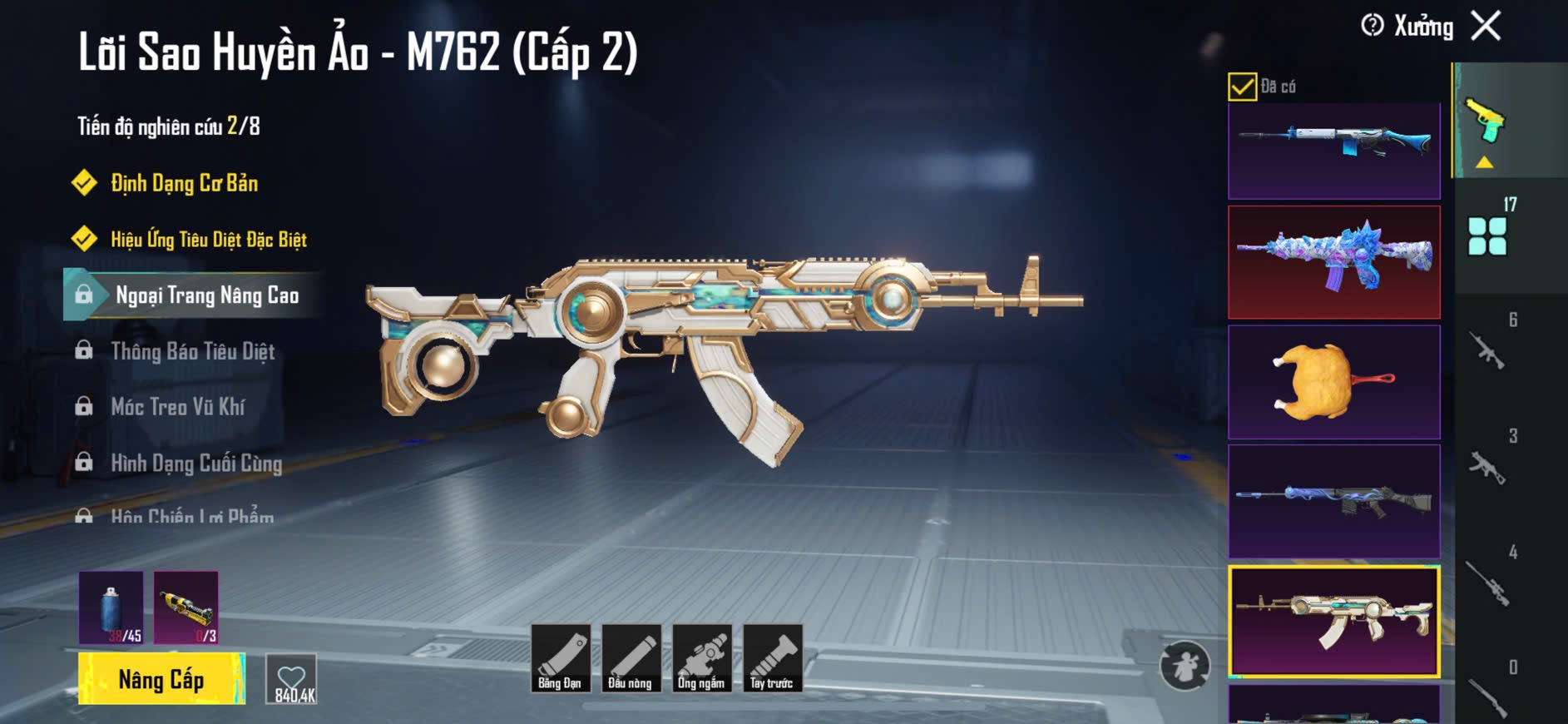Open the Xưởng help info
Screen dimensions: 1568x724
[1373, 26]
